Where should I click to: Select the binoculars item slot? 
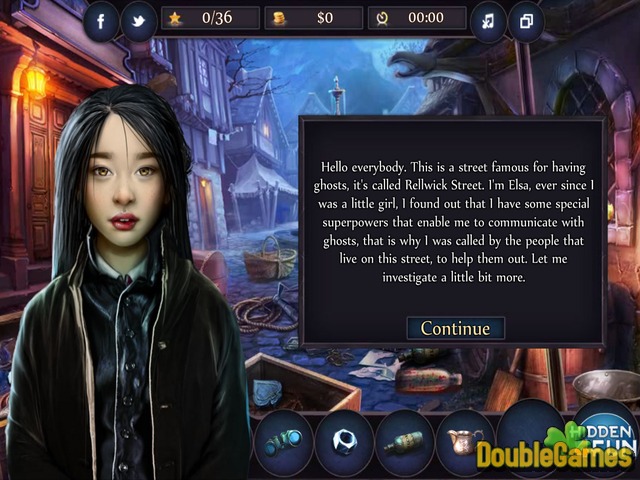coord(283,440)
